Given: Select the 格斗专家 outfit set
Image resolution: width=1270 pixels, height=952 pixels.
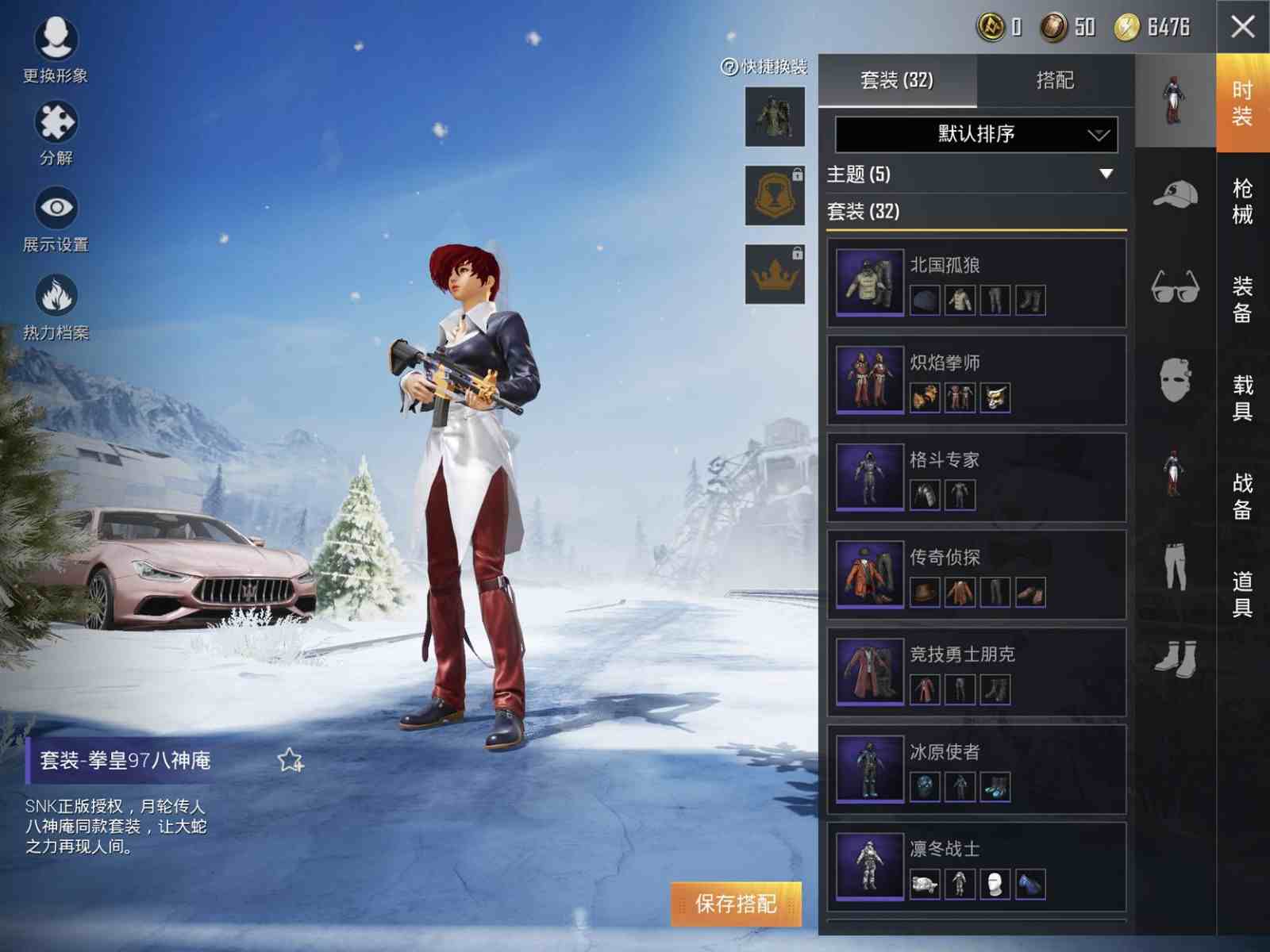Looking at the screenshot, I should (976, 478).
